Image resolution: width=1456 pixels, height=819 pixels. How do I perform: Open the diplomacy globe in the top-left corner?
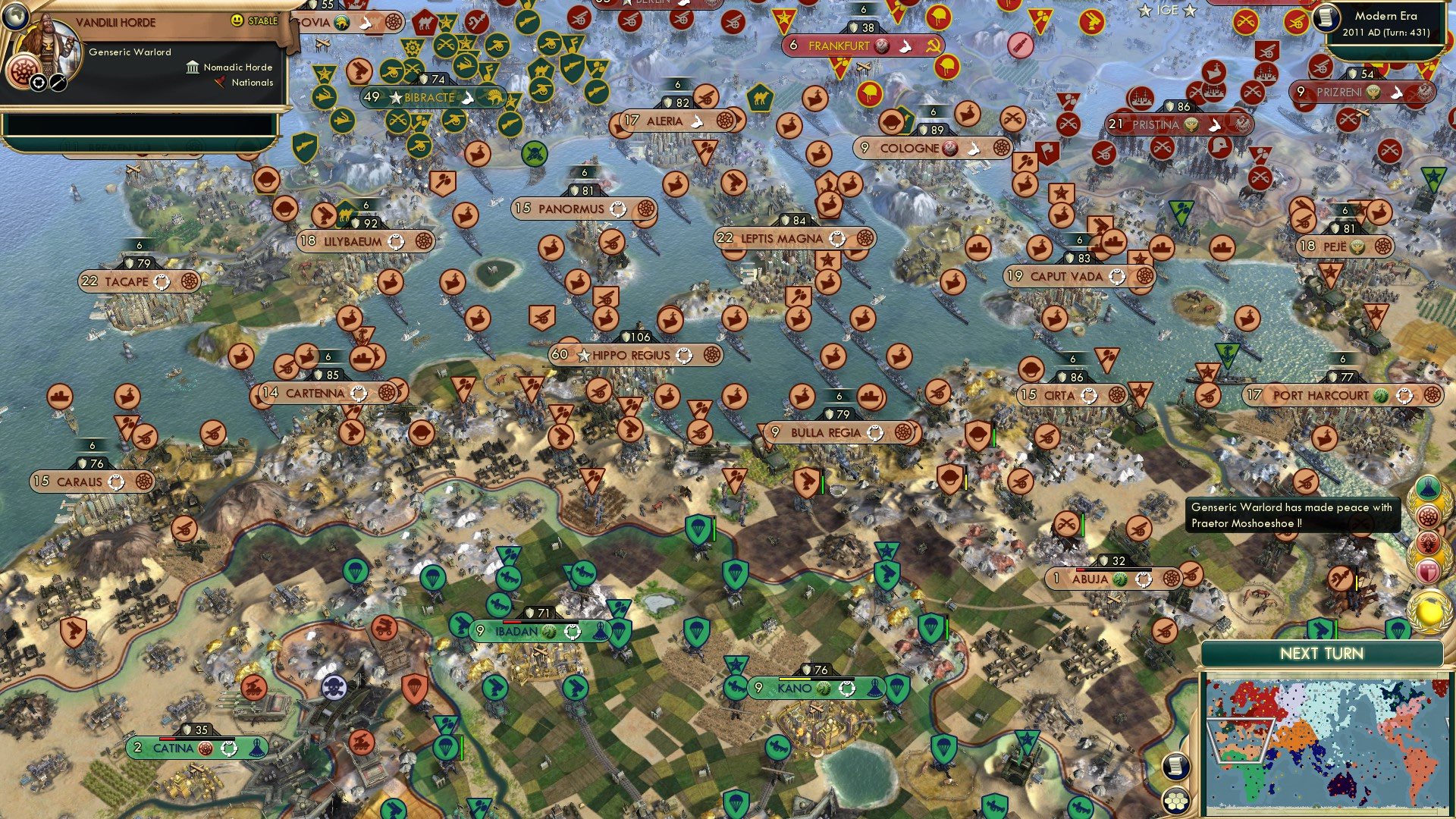click(x=17, y=18)
